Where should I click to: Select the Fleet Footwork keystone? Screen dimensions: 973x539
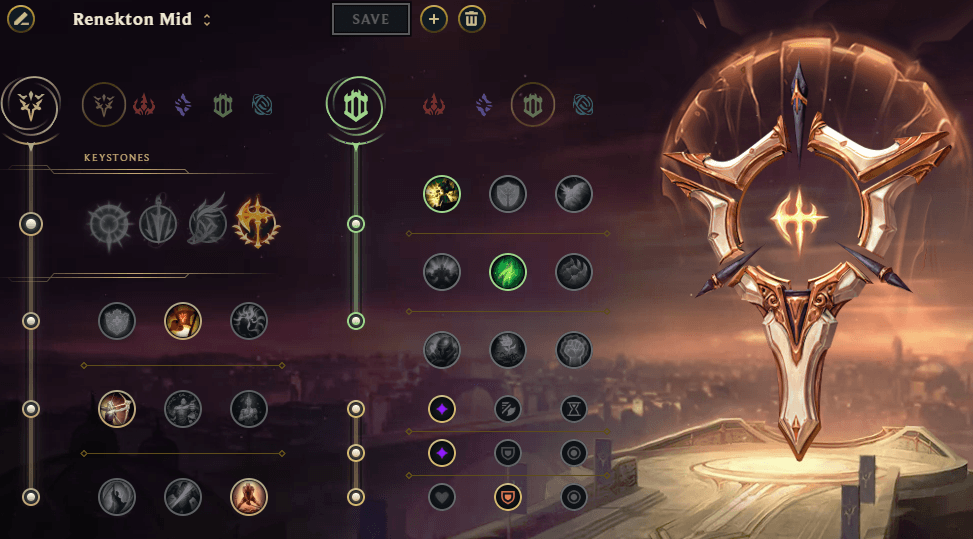click(x=206, y=223)
